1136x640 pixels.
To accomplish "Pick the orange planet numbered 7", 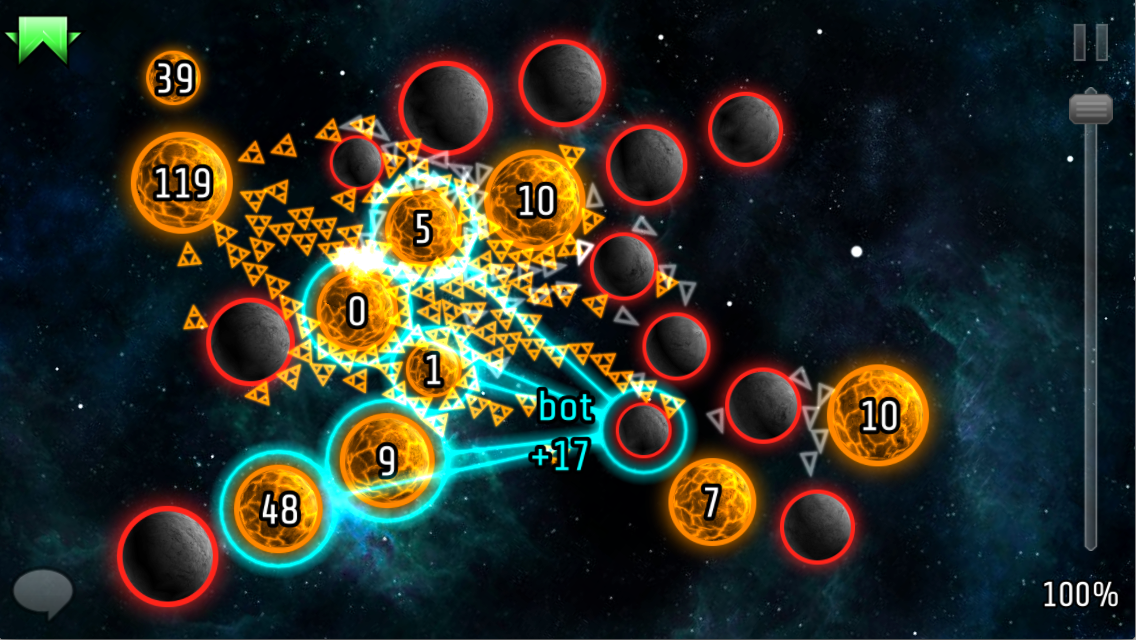I will pyautogui.click(x=711, y=502).
